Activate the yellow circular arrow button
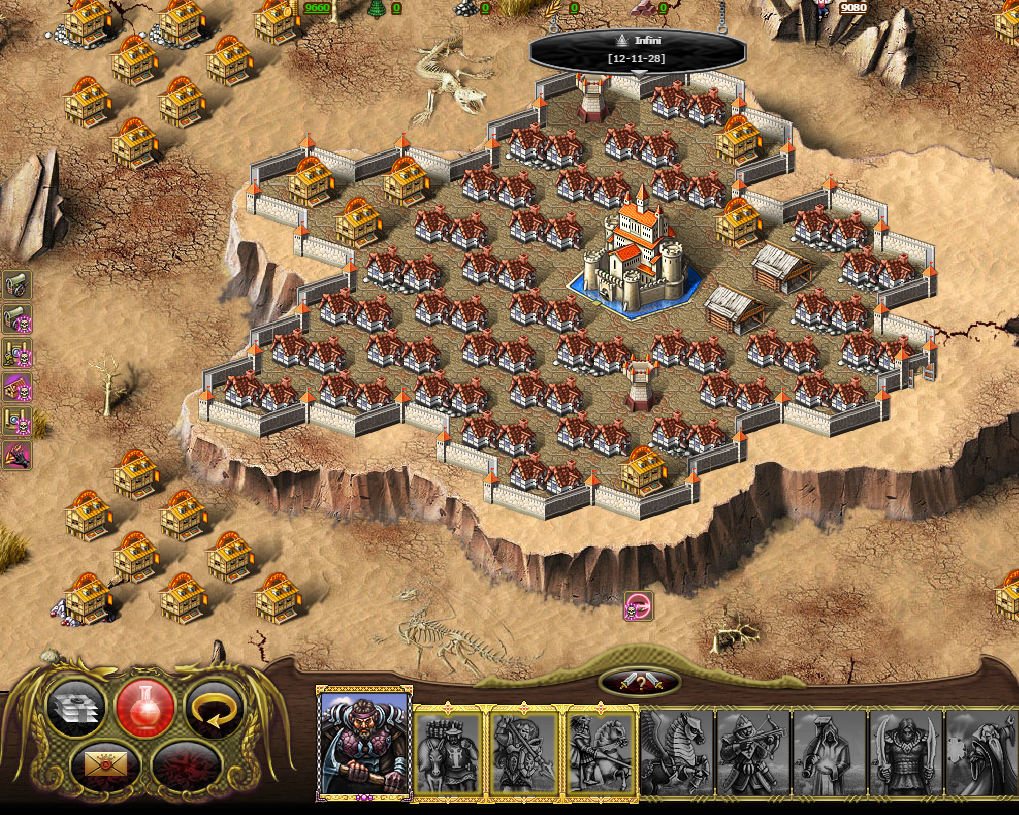The height and width of the screenshot is (815, 1019). tap(215, 708)
